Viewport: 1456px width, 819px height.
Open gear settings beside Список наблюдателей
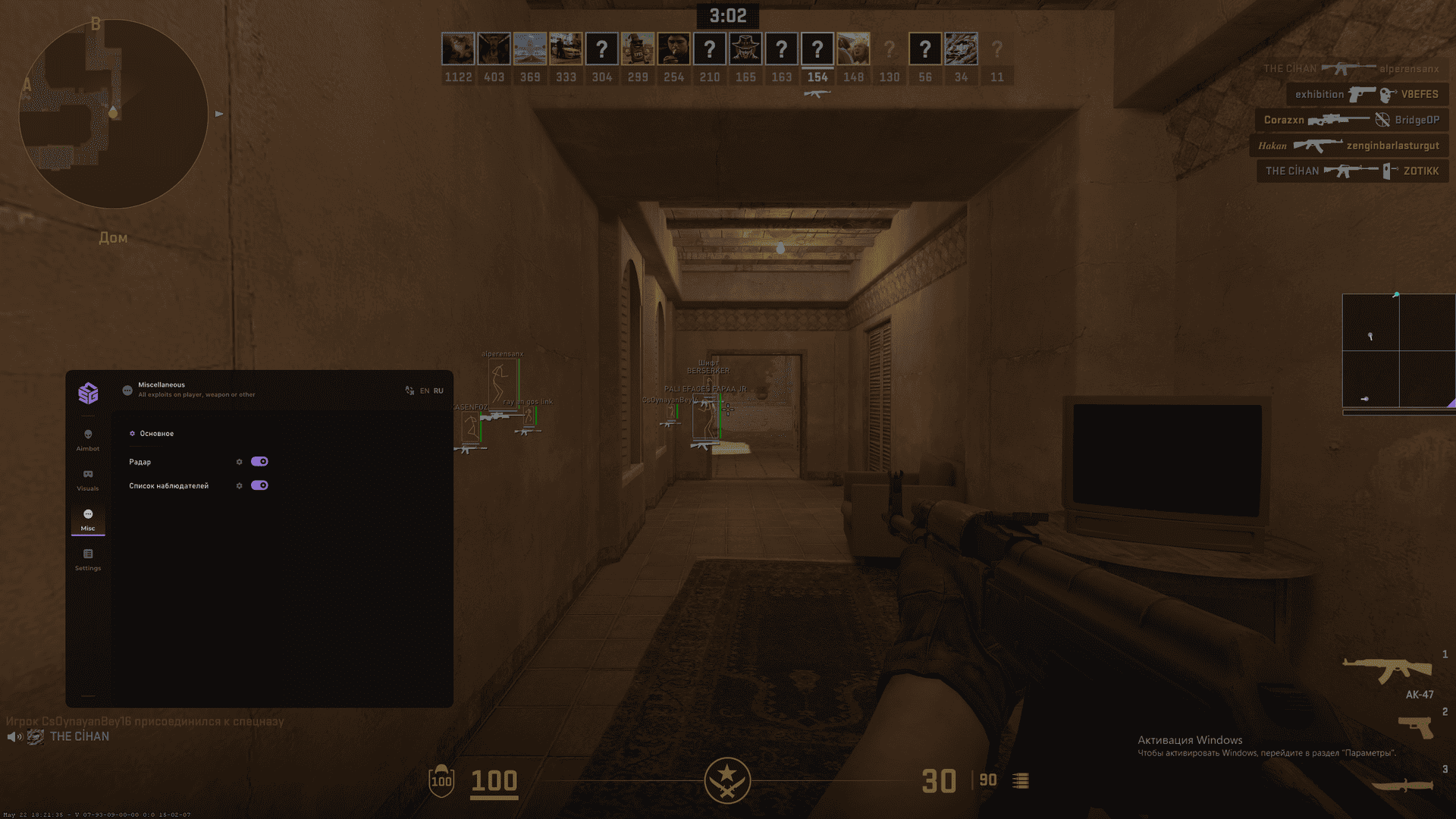[240, 485]
